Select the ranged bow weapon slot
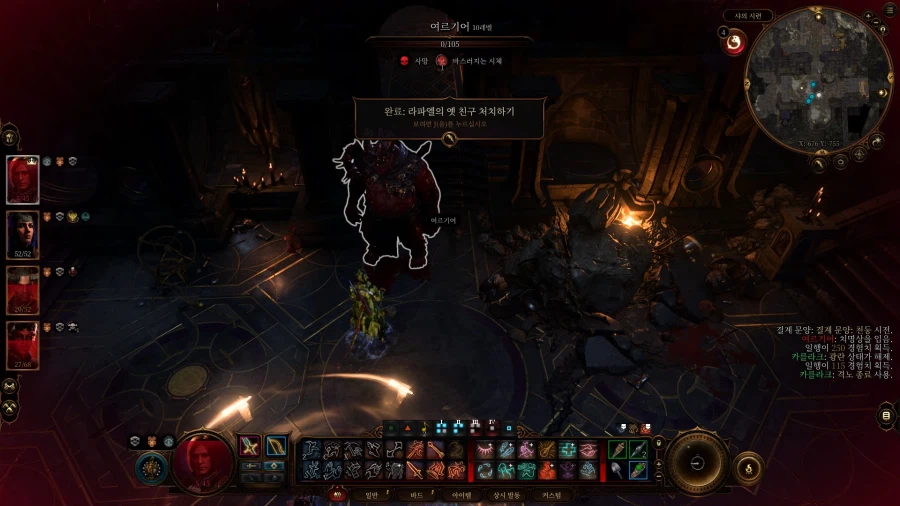 coord(275,447)
